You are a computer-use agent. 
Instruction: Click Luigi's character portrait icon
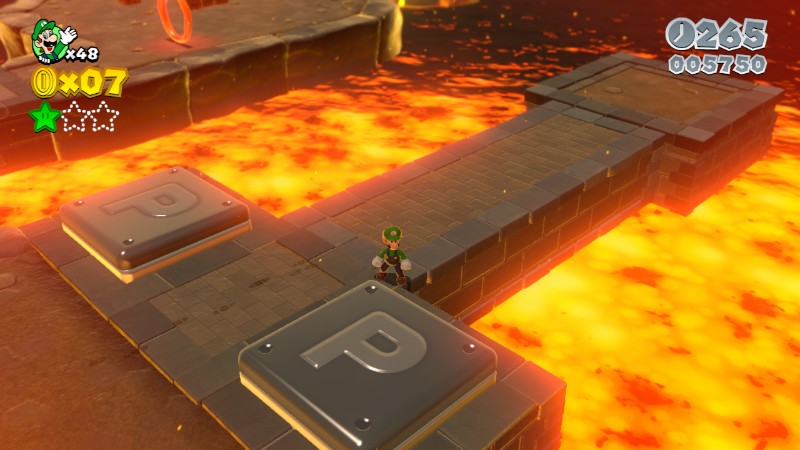pyautogui.click(x=48, y=38)
